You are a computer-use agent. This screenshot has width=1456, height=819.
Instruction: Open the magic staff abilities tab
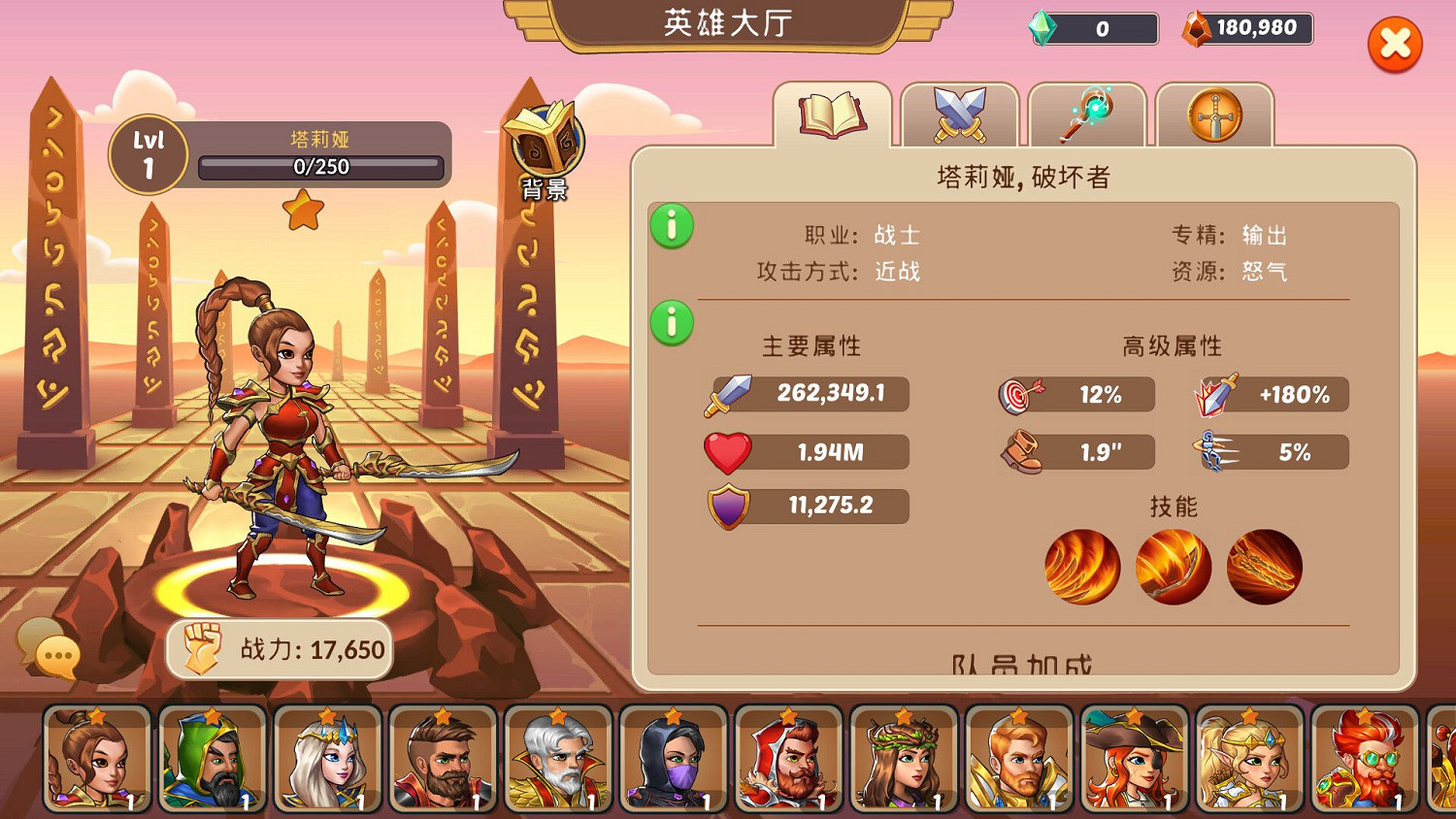click(1087, 114)
